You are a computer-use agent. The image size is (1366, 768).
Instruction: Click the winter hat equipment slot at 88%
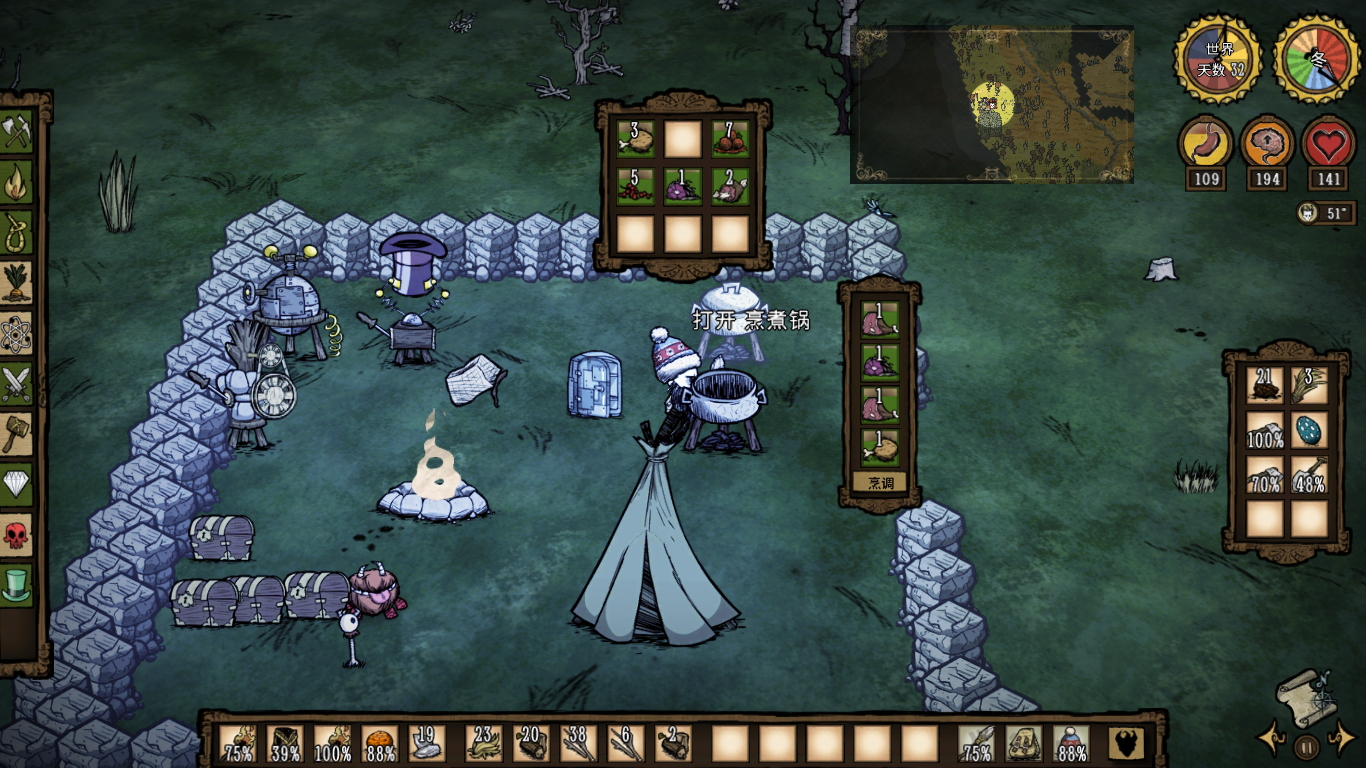(x=1071, y=743)
